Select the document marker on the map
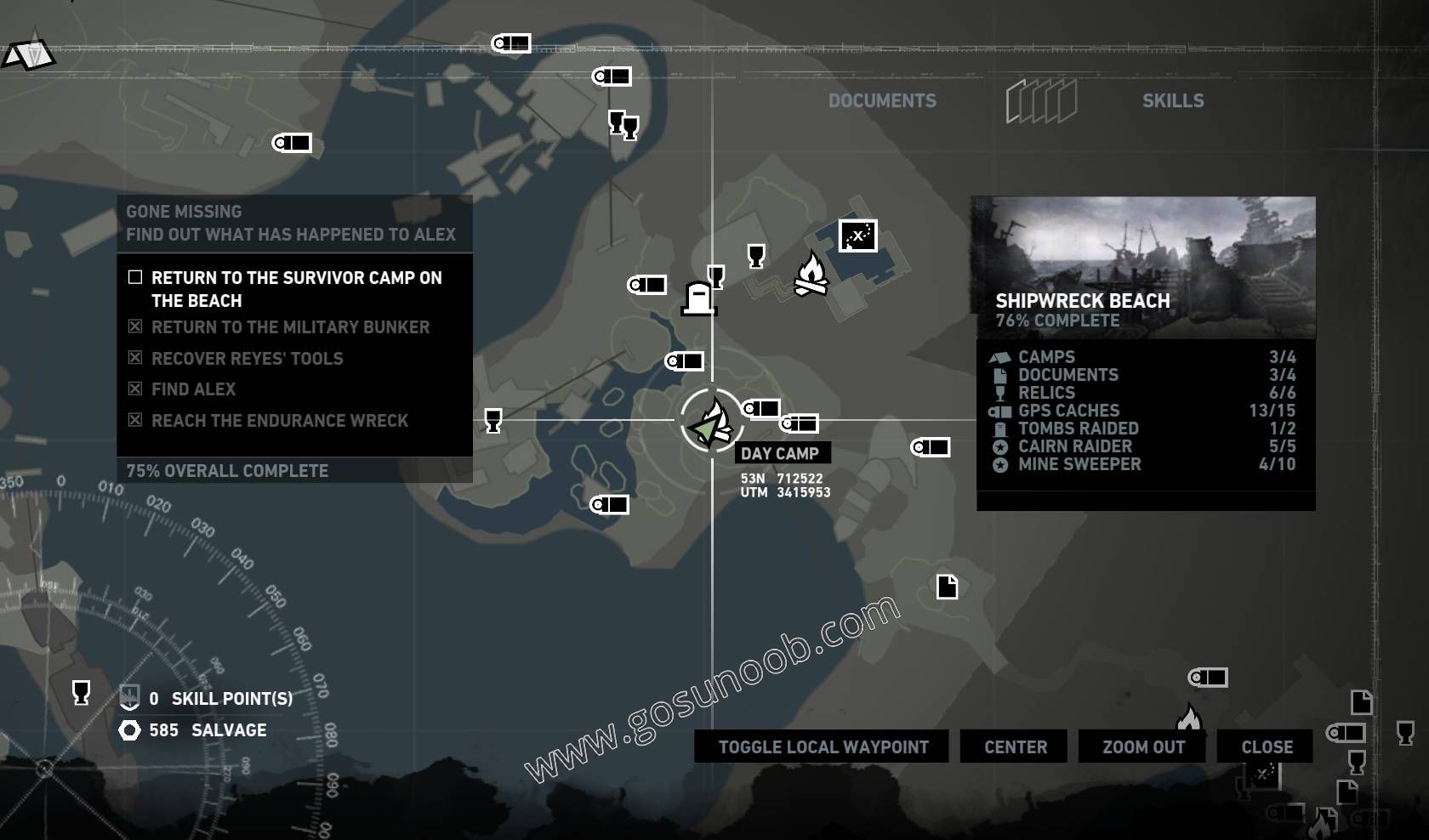Viewport: 1429px width, 840px height. tap(947, 586)
